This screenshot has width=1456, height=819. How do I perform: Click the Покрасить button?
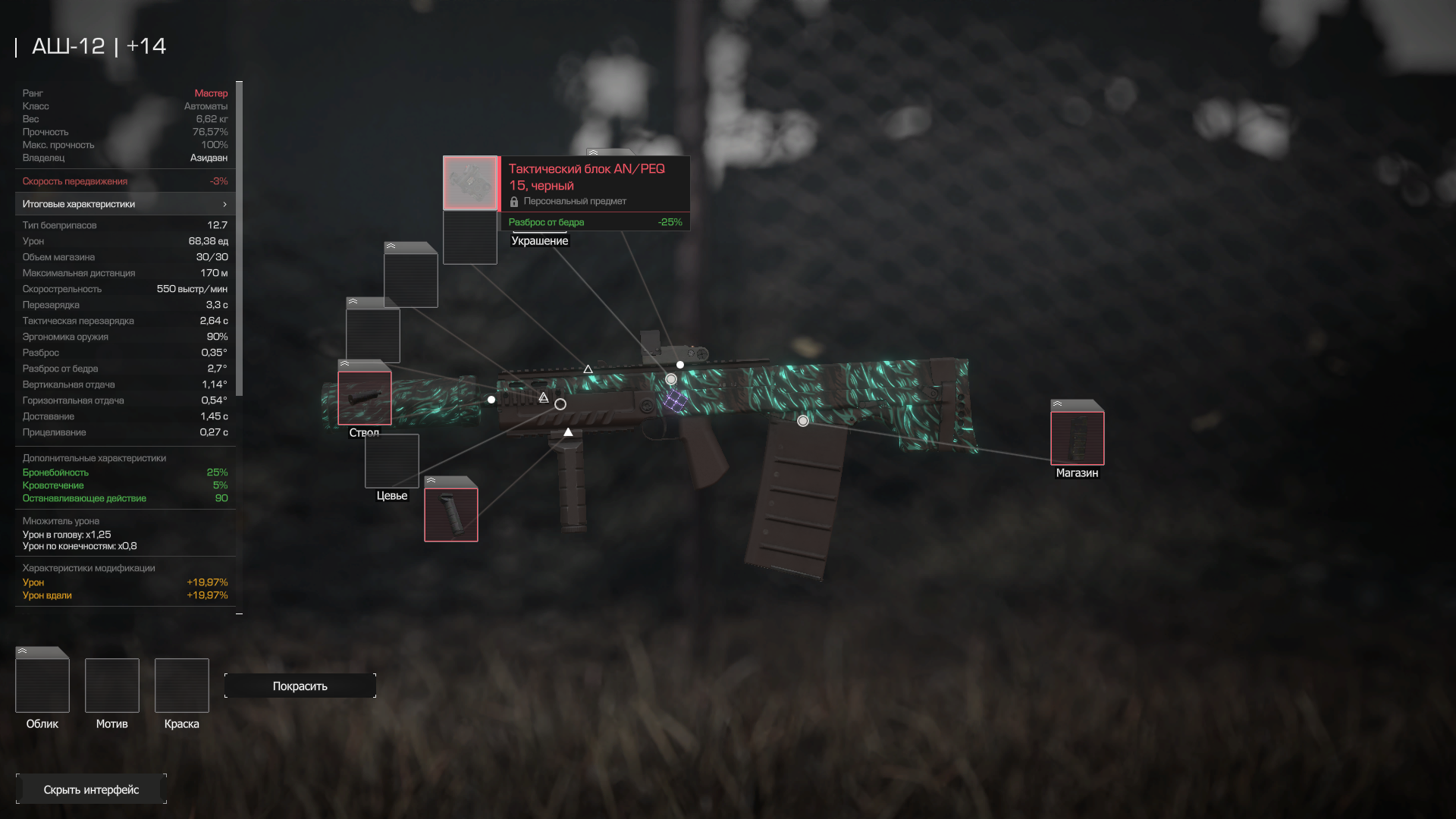click(300, 686)
